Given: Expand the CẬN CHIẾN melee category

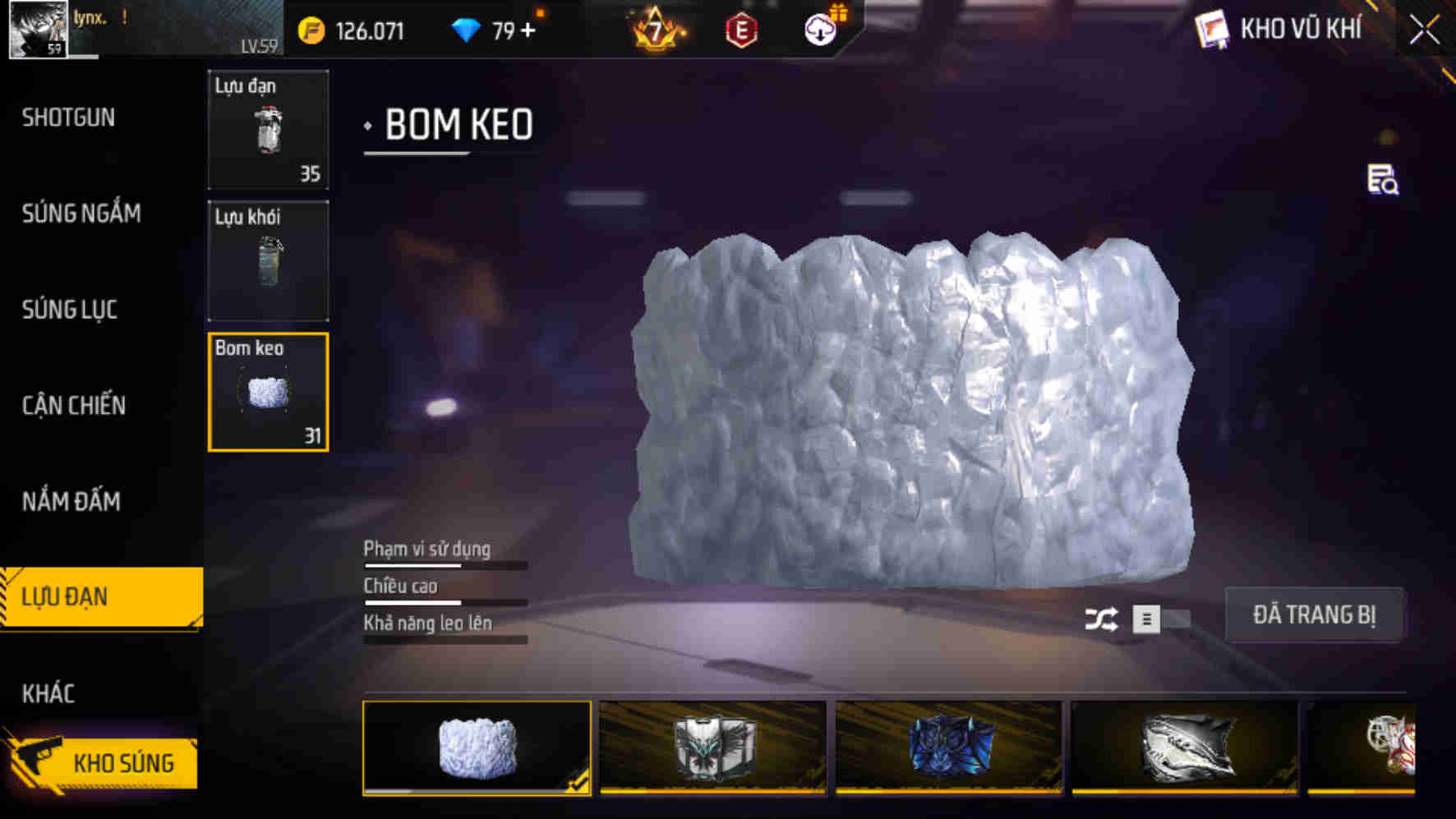Looking at the screenshot, I should (74, 406).
